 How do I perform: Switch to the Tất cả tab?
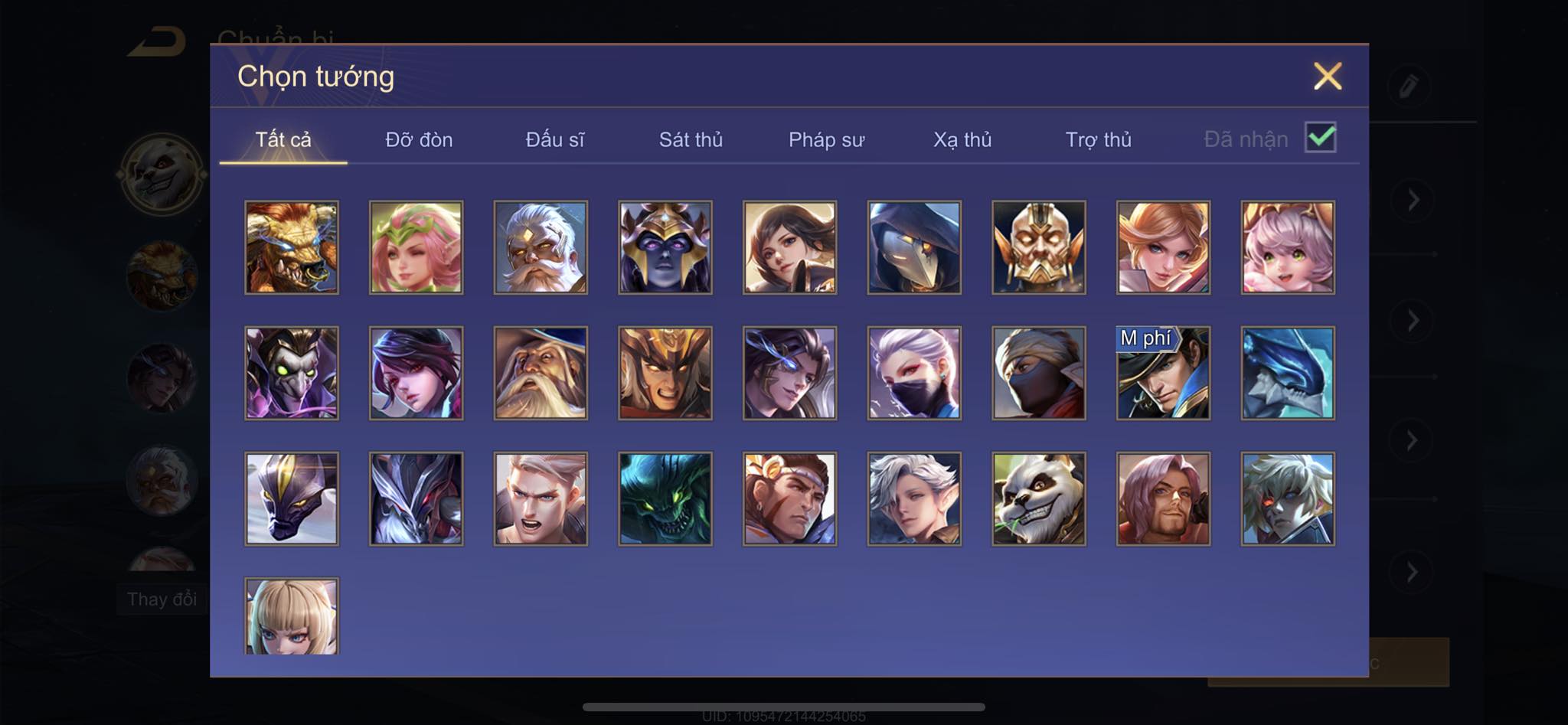click(283, 140)
